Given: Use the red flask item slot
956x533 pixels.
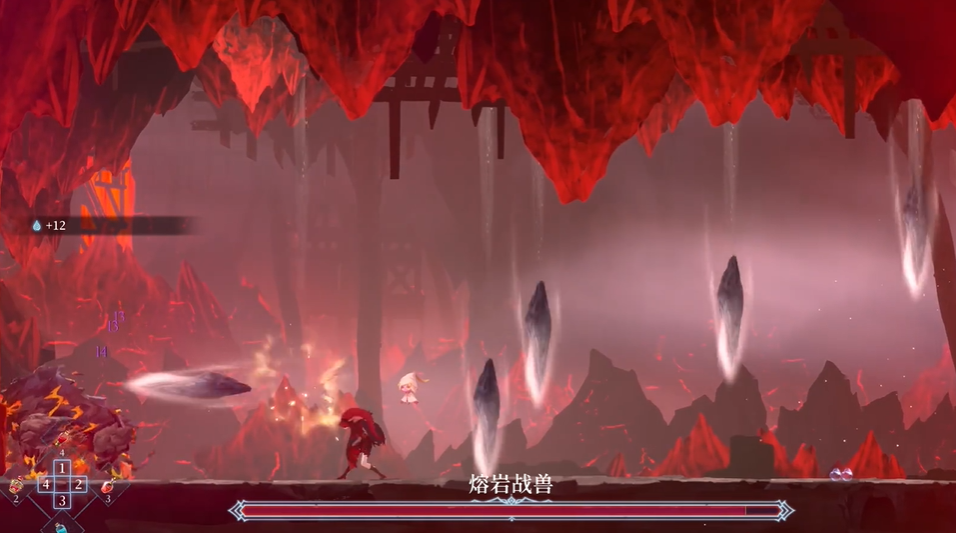Looking at the screenshot, I should coord(107,486).
